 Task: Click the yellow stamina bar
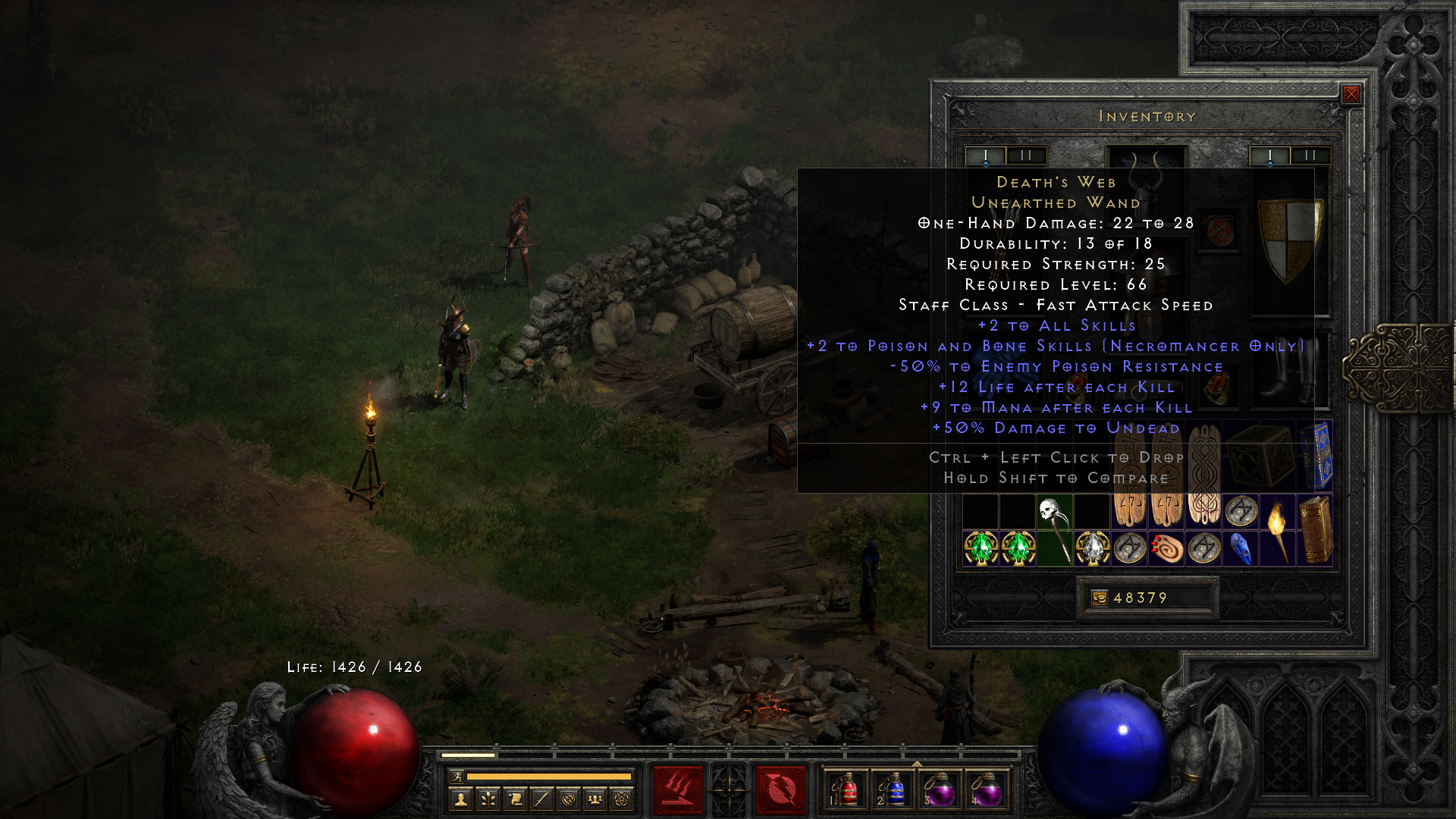pyautogui.click(x=548, y=777)
